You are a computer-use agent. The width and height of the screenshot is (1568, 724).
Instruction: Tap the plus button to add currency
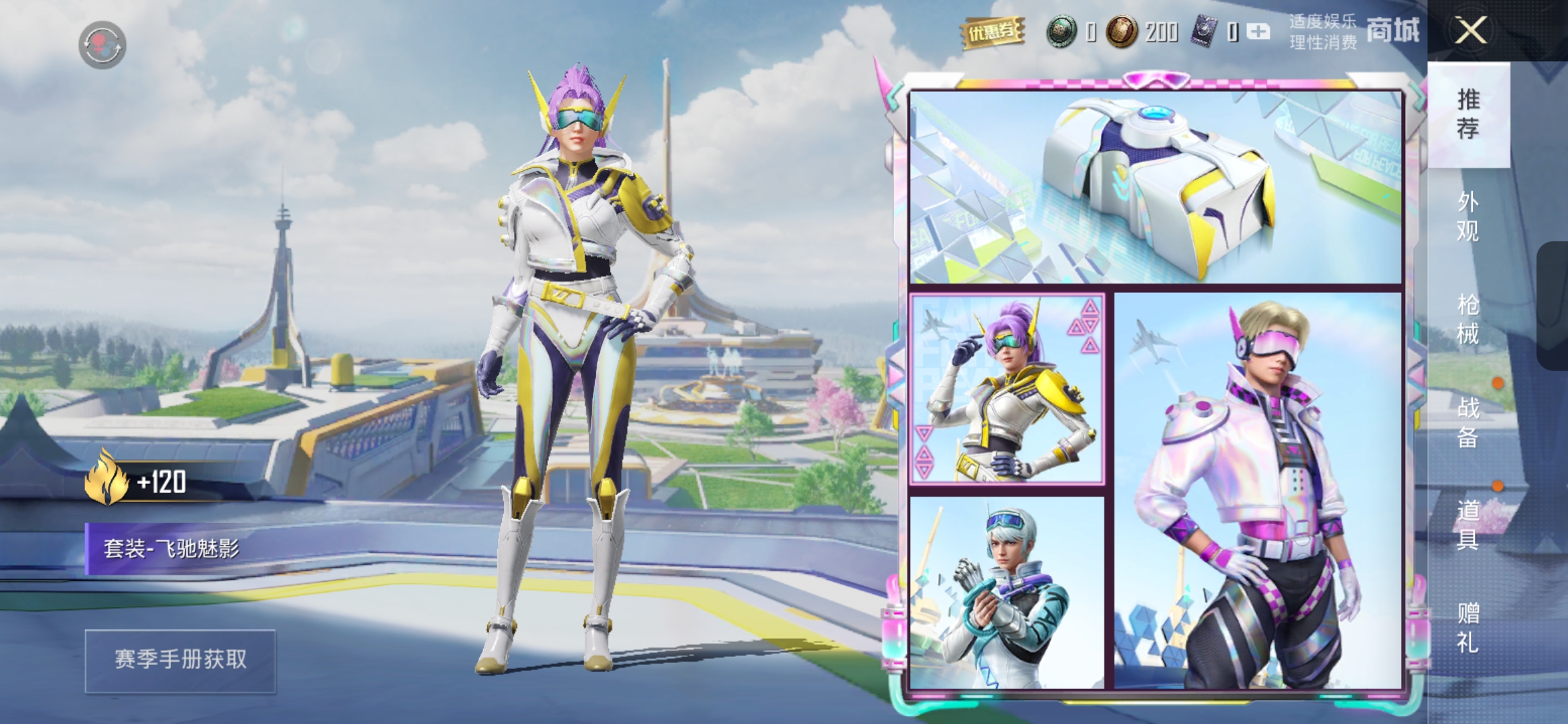(1258, 32)
